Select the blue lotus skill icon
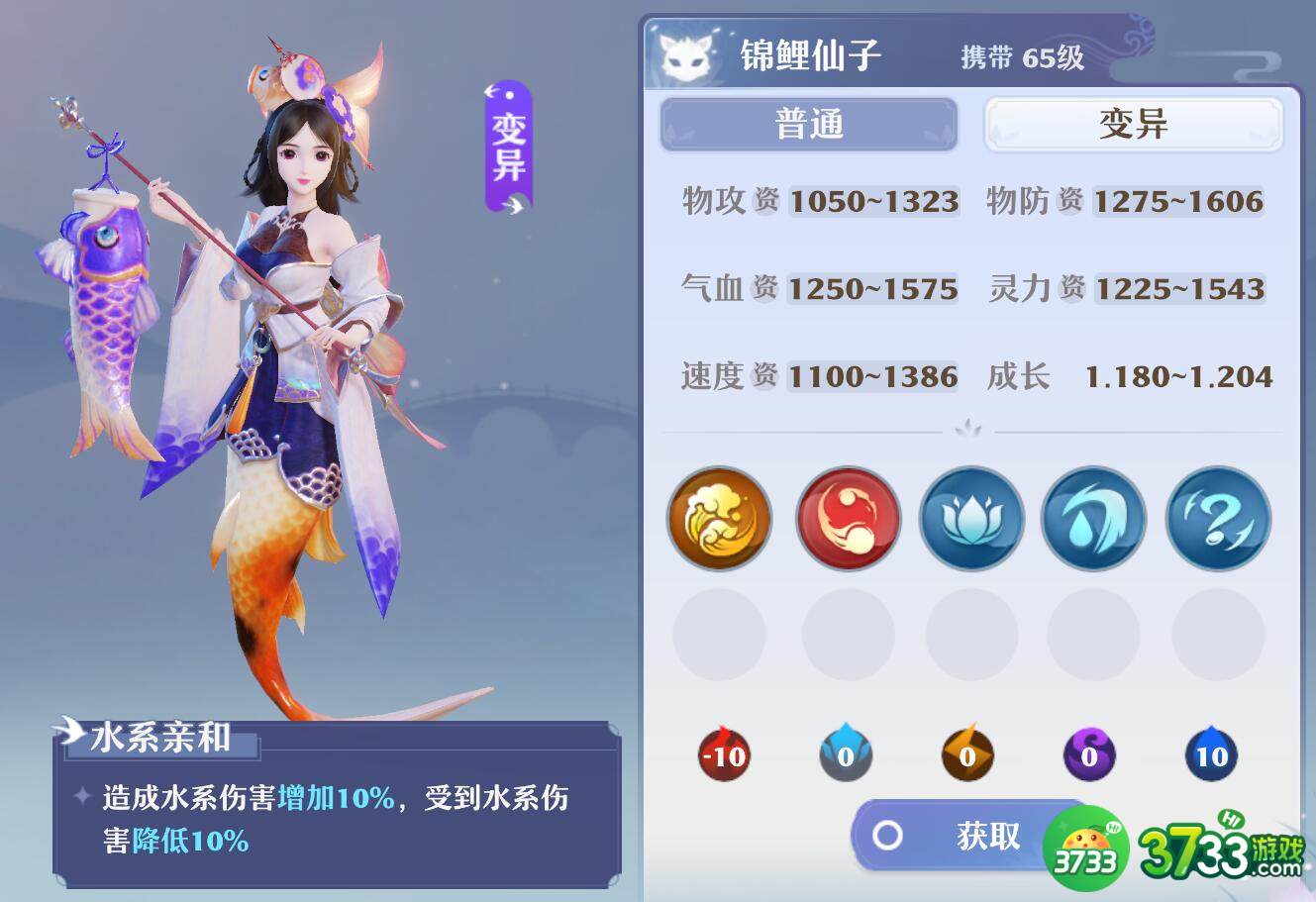1316x902 pixels. tap(971, 520)
